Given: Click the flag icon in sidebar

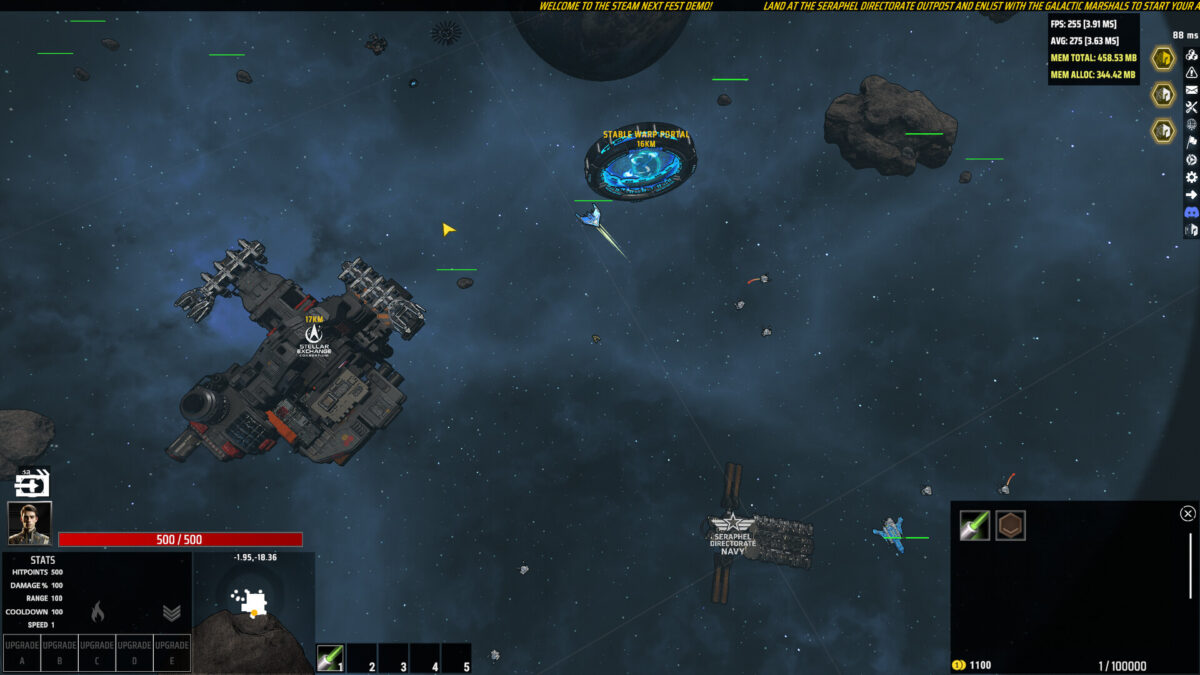Looking at the screenshot, I should point(1191,142).
